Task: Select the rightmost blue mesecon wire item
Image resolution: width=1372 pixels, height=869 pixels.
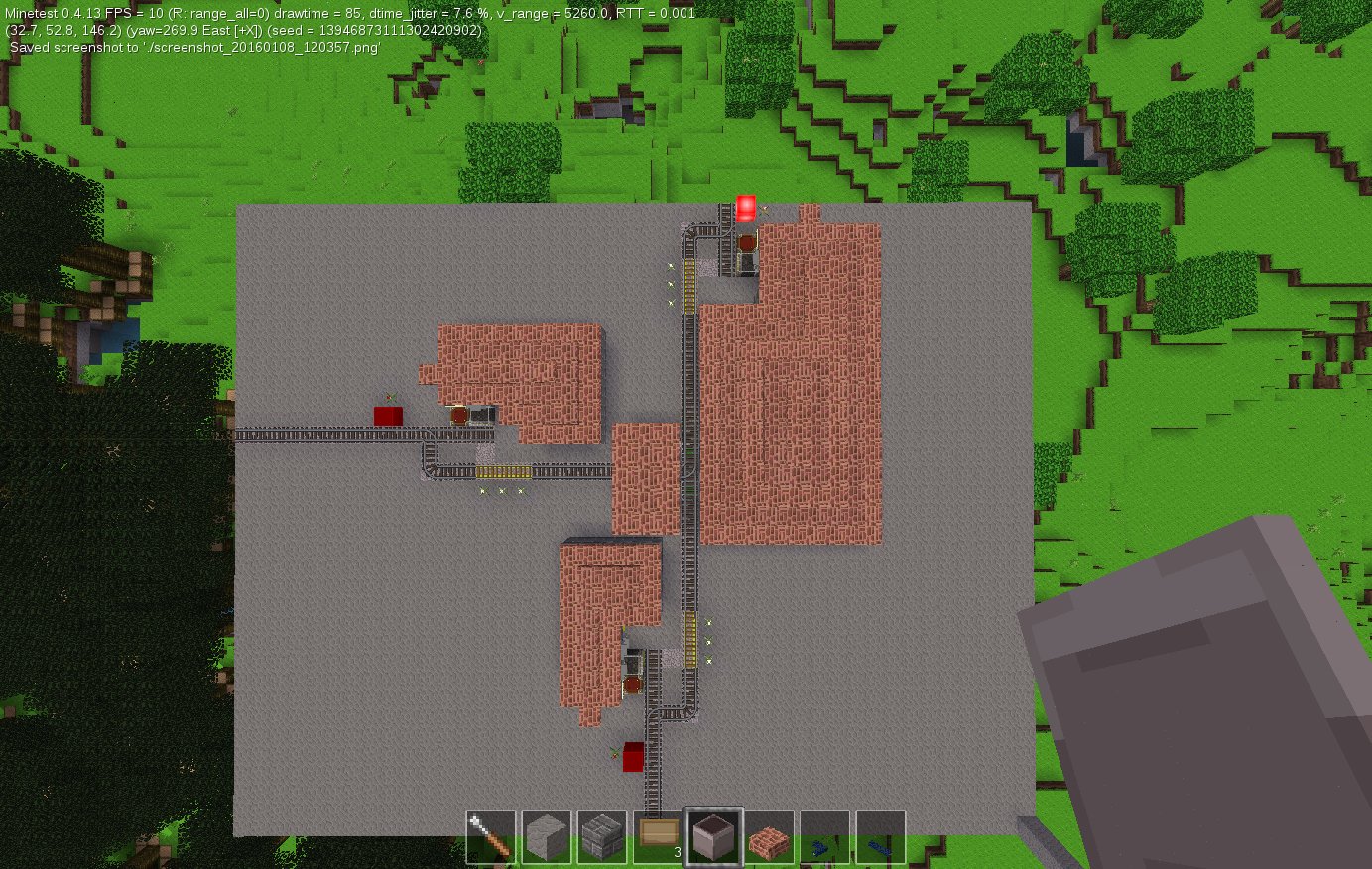Action: pos(882,838)
